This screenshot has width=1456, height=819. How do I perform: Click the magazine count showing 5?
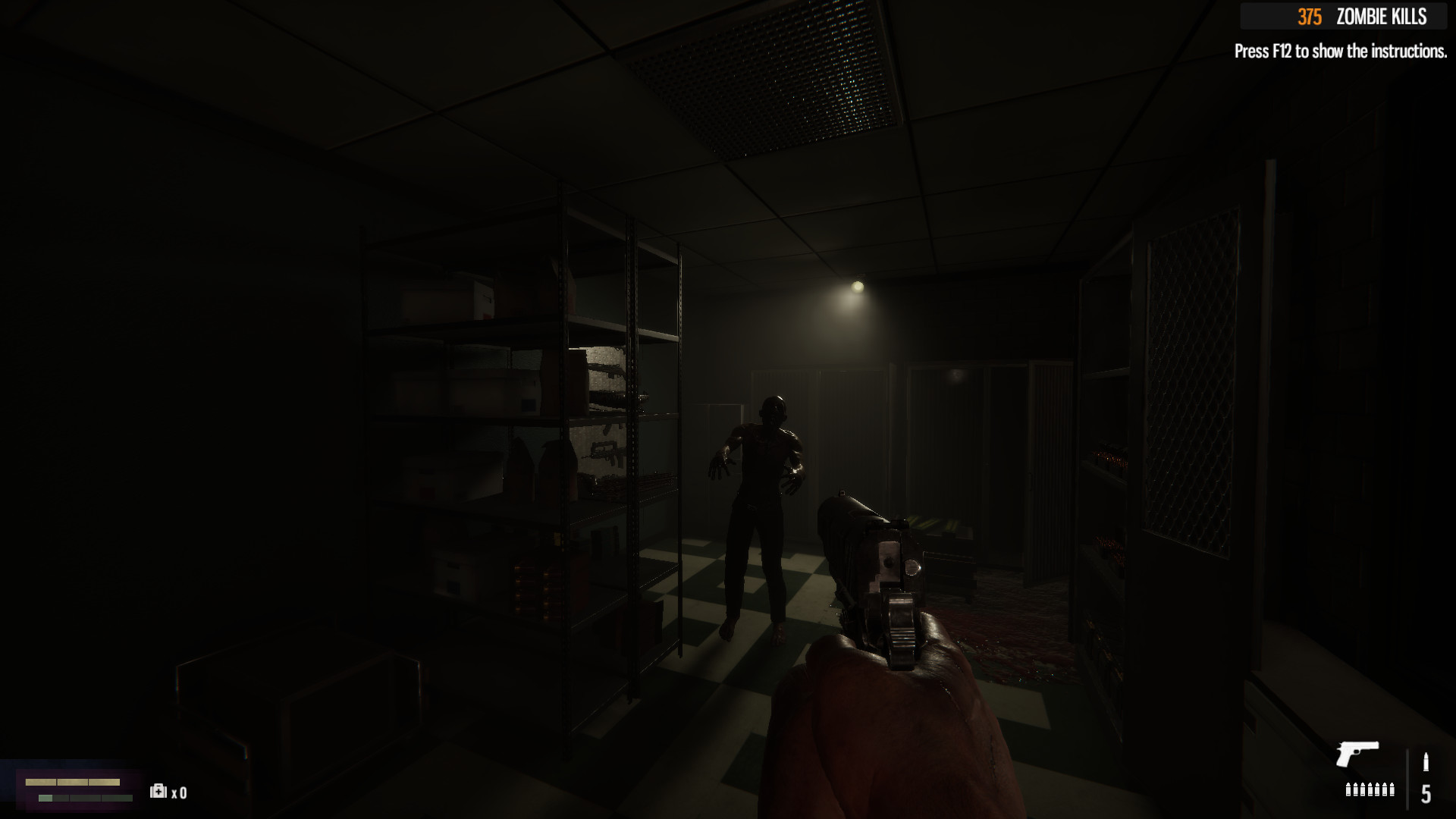tap(1426, 794)
